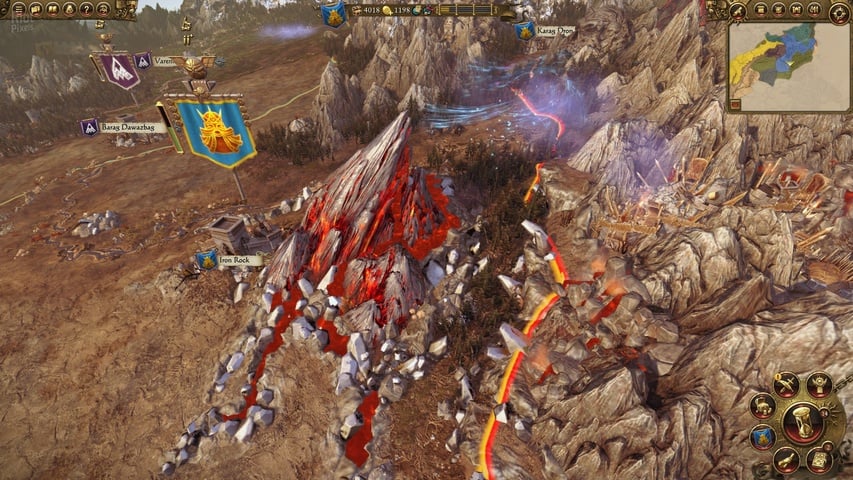Screen dimensions: 853x480
Task: Select the purple enemy army banner
Action: point(120,70)
